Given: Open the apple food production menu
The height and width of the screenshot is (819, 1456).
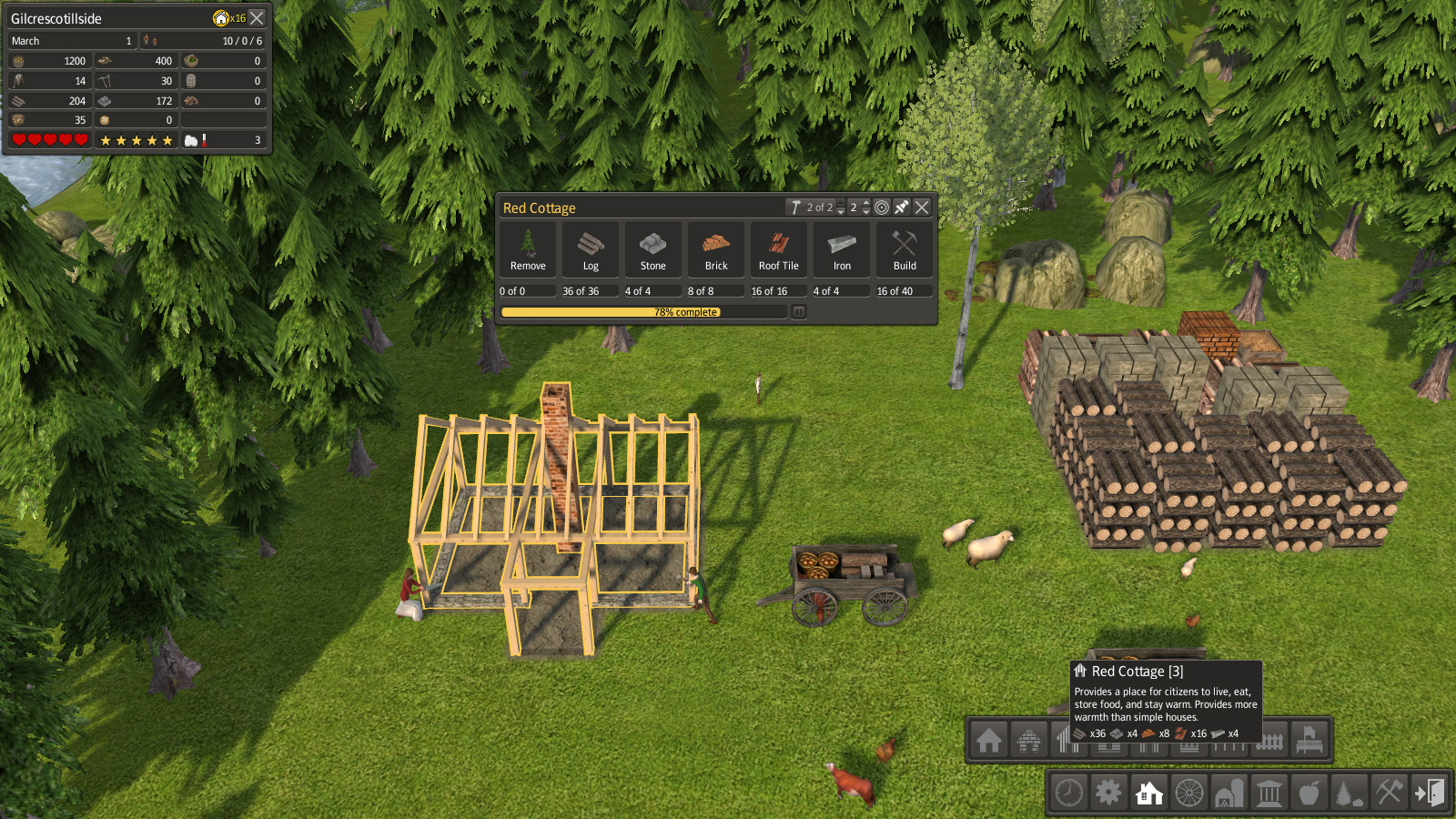Looking at the screenshot, I should (1309, 793).
